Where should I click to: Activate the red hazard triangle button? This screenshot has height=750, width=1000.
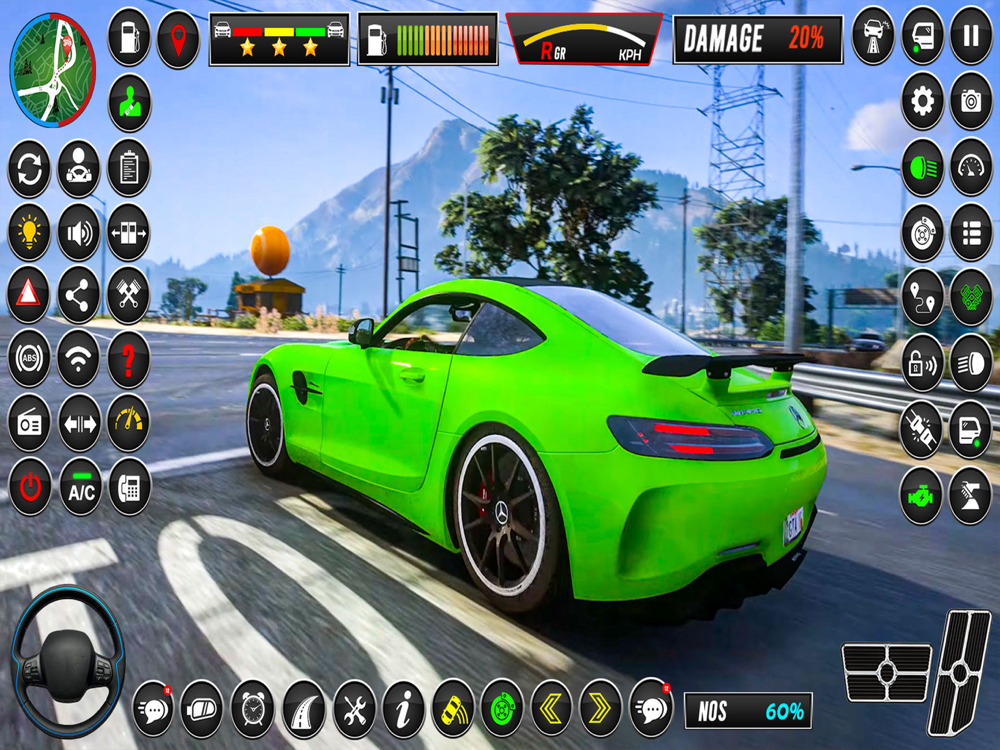[x=30, y=295]
